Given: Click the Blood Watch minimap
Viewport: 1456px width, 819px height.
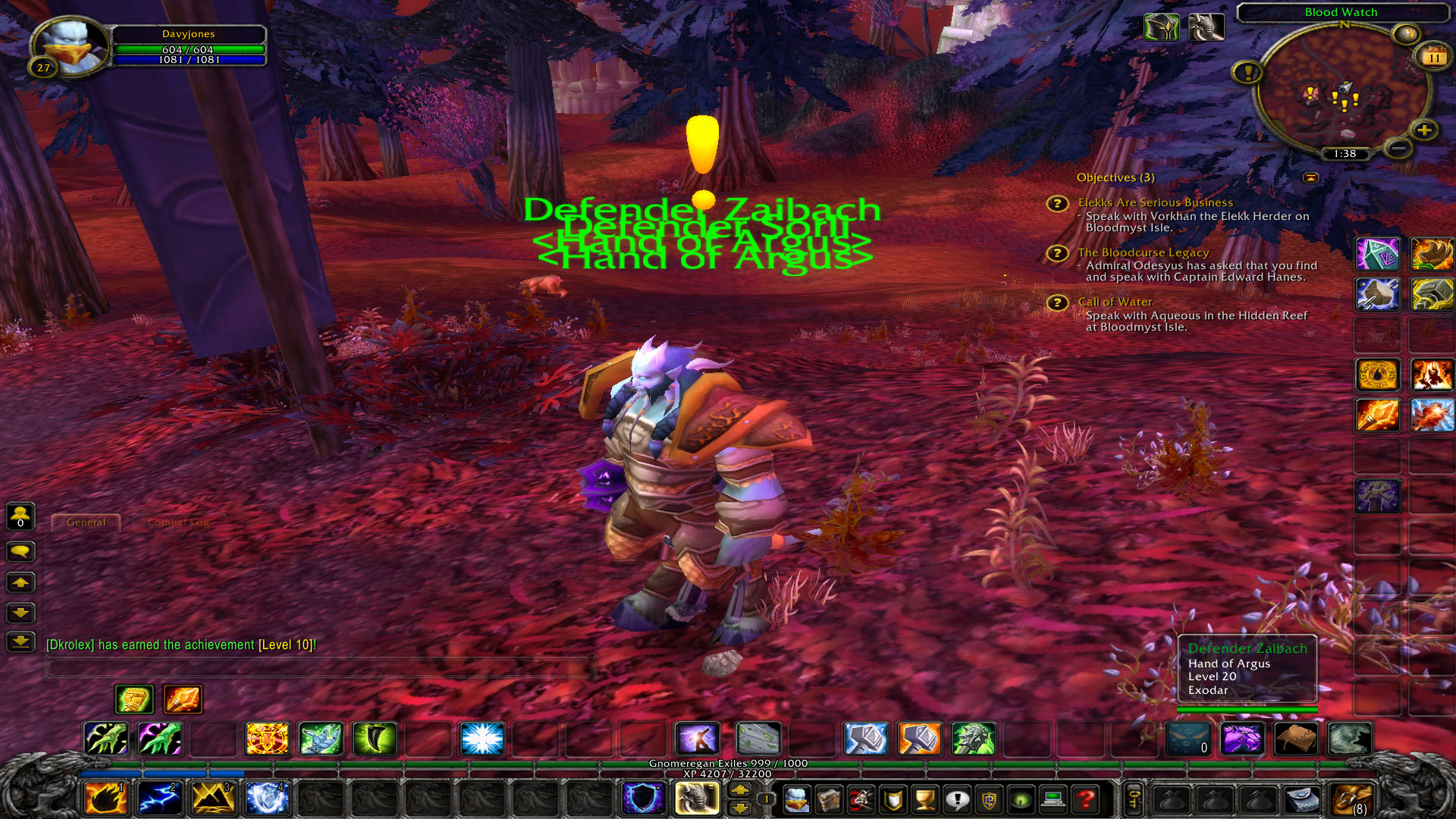Looking at the screenshot, I should click(x=1342, y=91).
